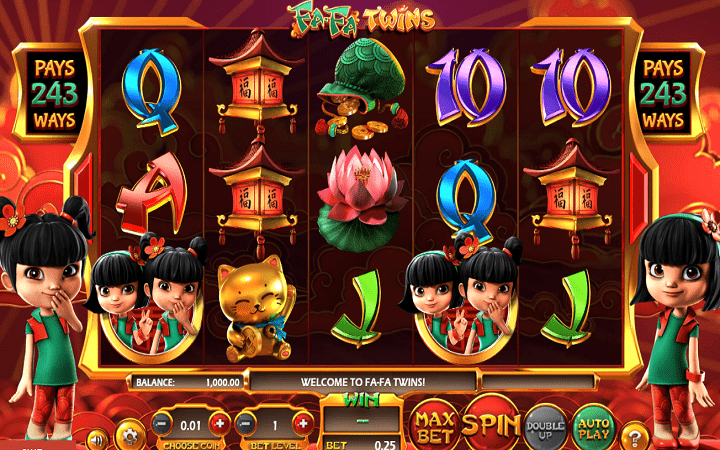Decrease the coin value with minus

(161, 423)
